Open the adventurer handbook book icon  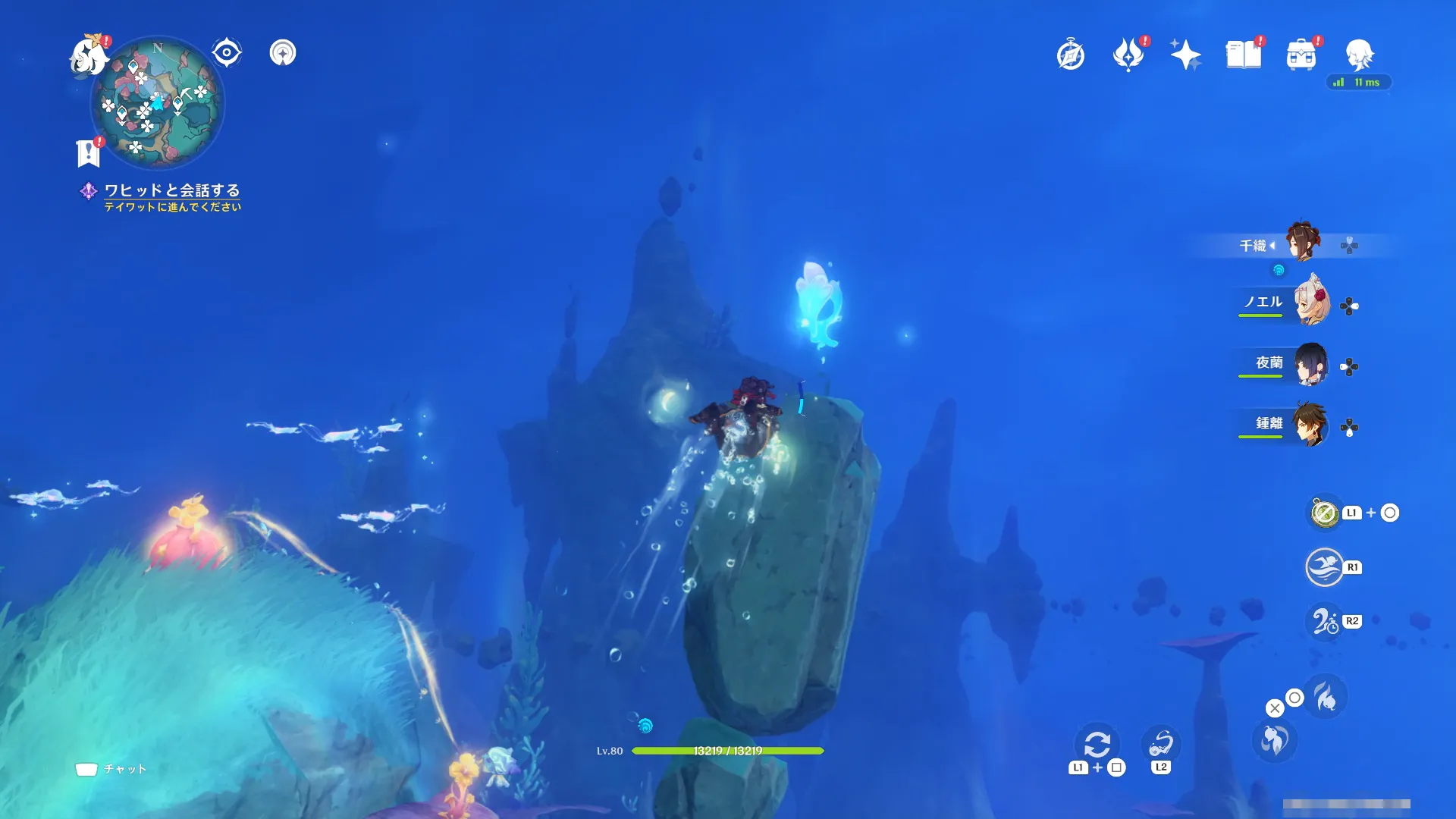pos(1243,55)
